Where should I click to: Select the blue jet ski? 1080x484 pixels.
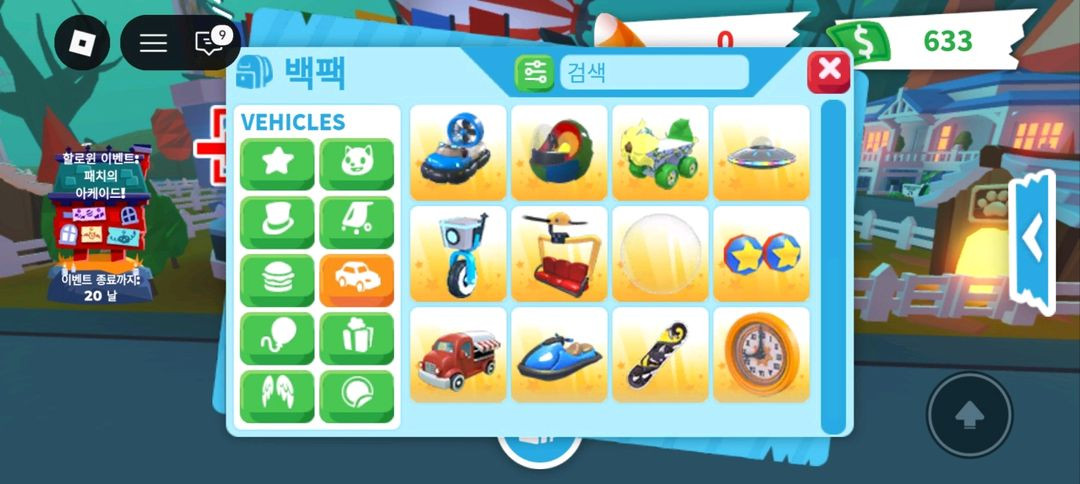click(560, 355)
